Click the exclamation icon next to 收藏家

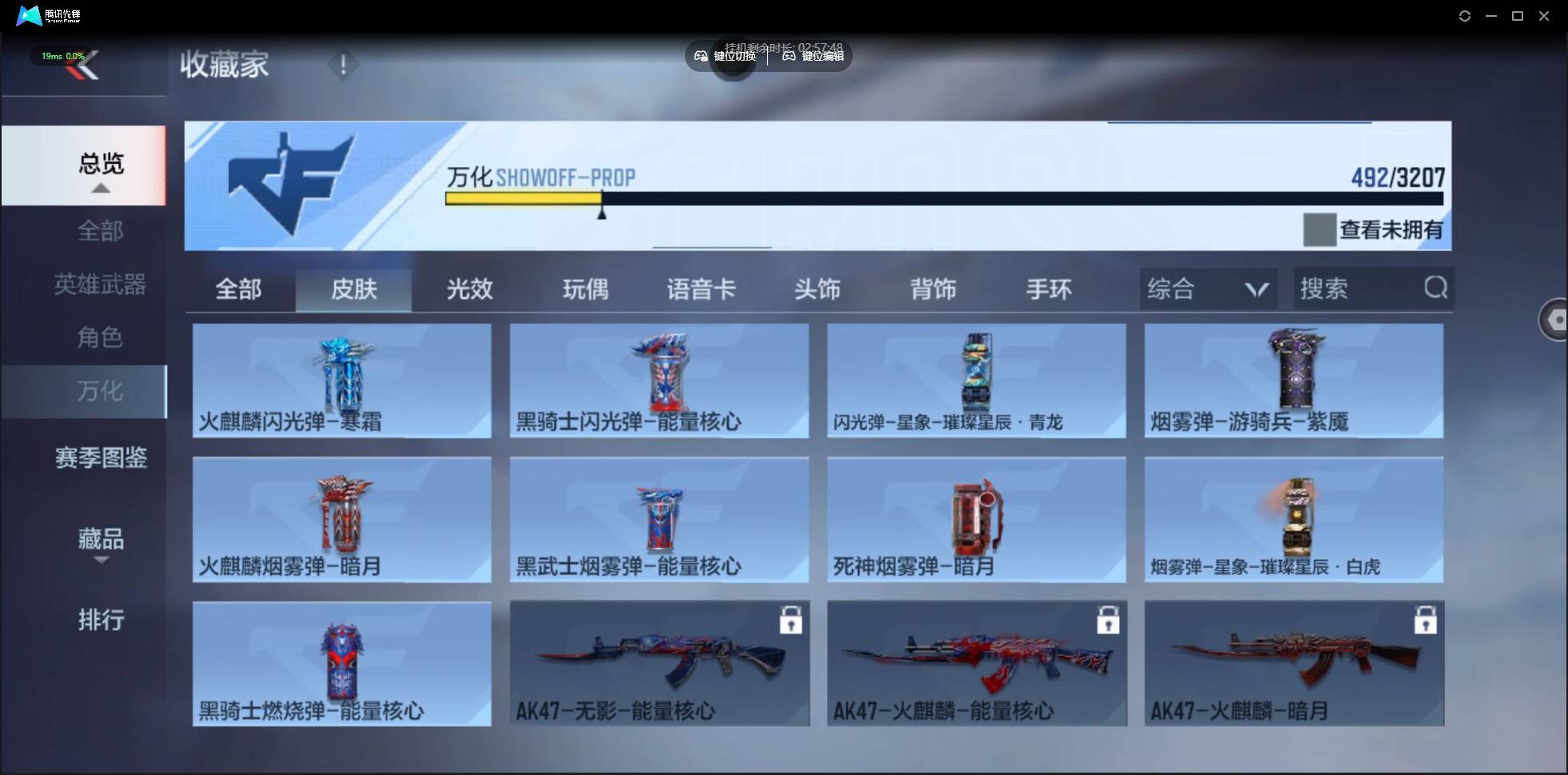tap(344, 65)
